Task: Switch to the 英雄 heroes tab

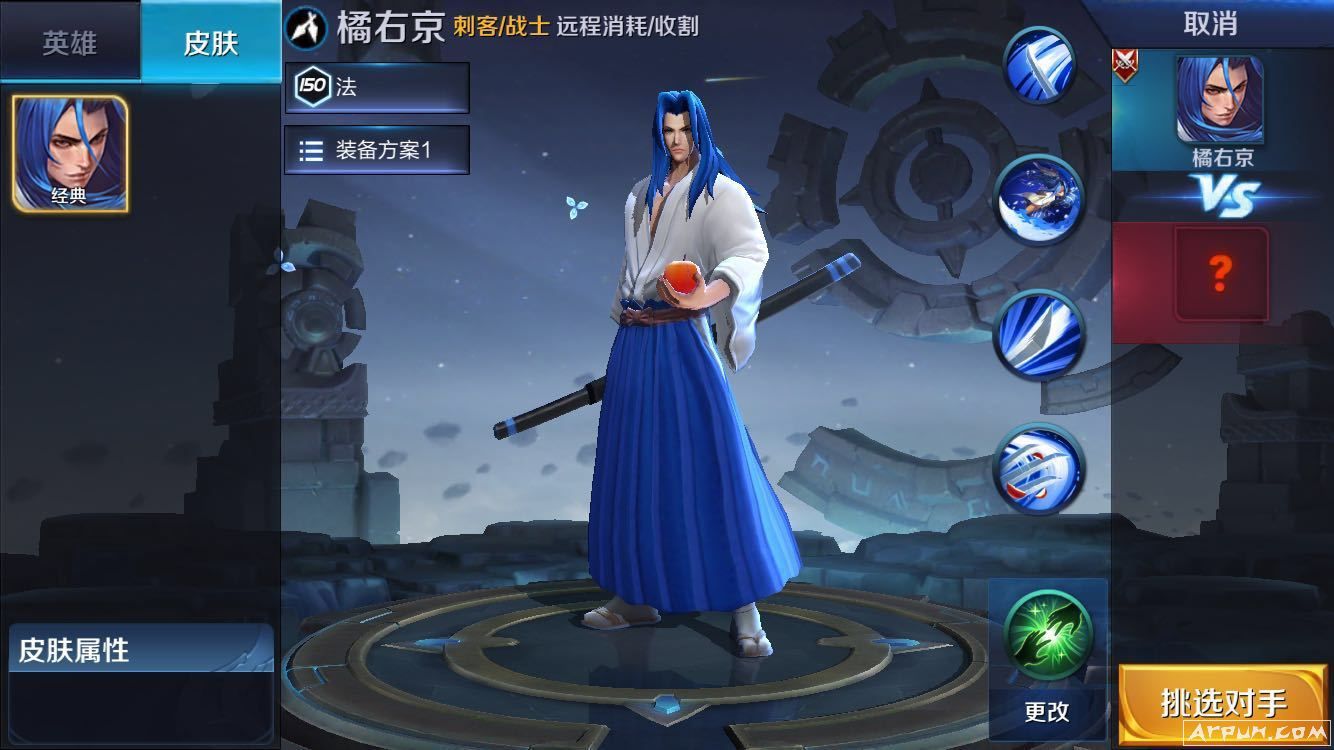Action: click(x=70, y=44)
